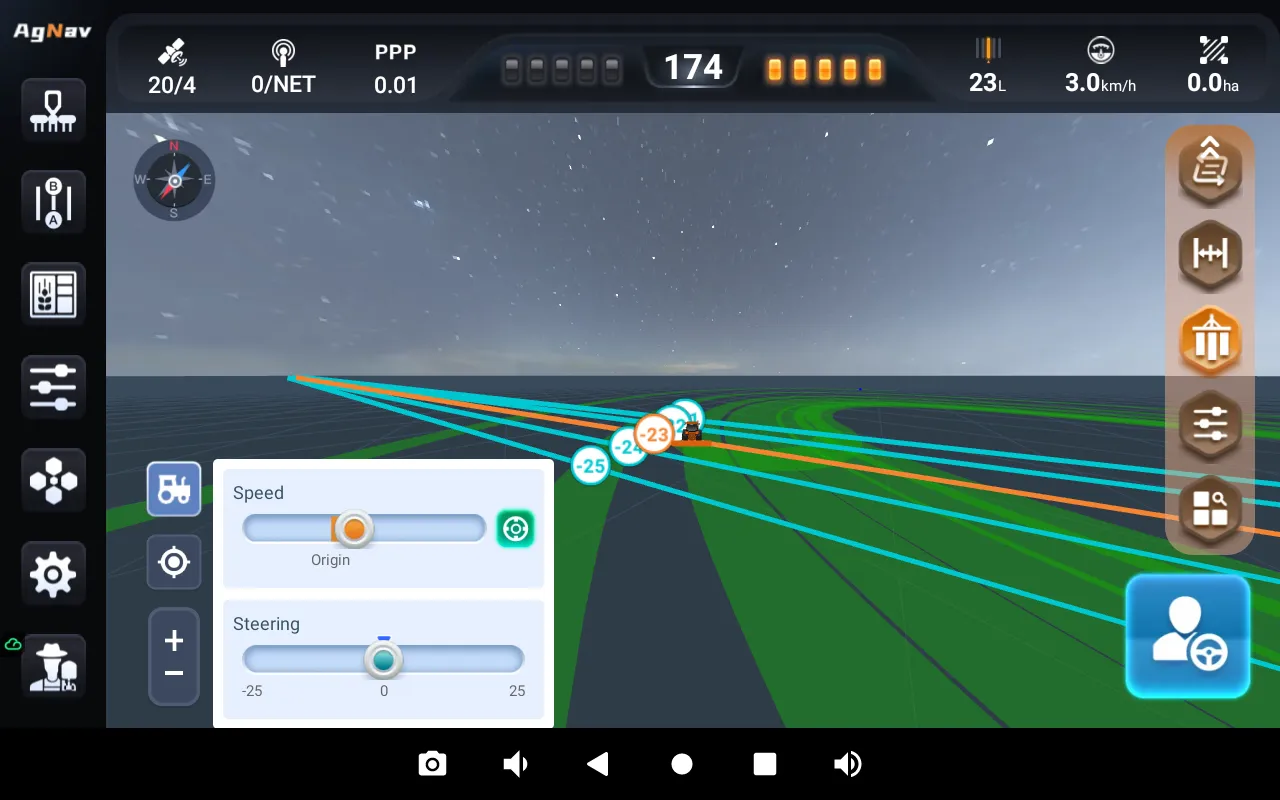Open the implement width measurement hexagon tool
The height and width of the screenshot is (800, 1280).
(1210, 254)
